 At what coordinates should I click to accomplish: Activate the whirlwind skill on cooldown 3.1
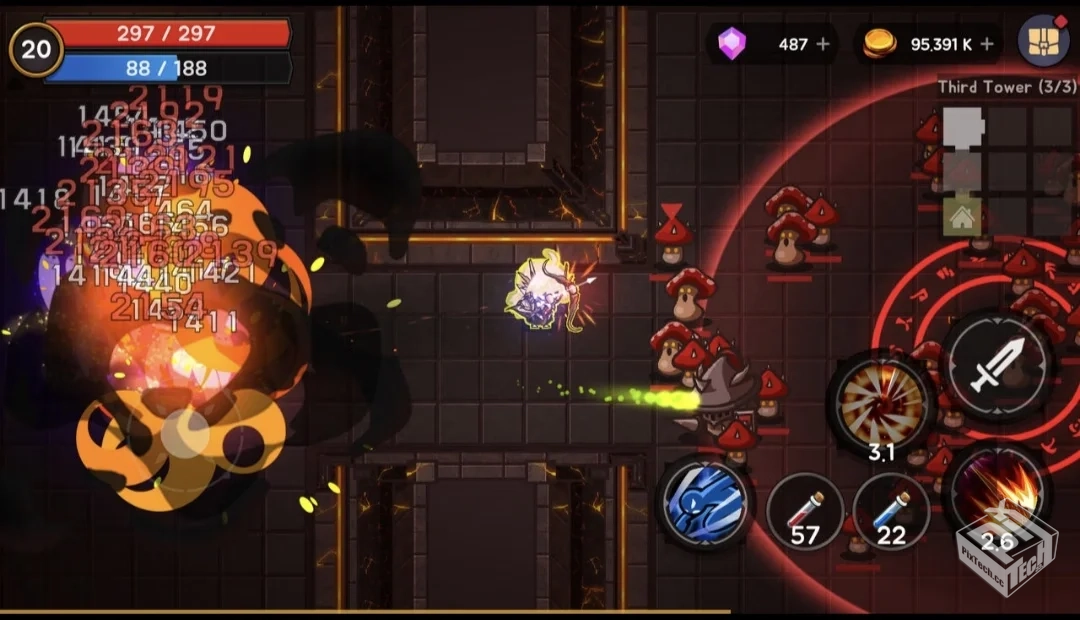(881, 403)
